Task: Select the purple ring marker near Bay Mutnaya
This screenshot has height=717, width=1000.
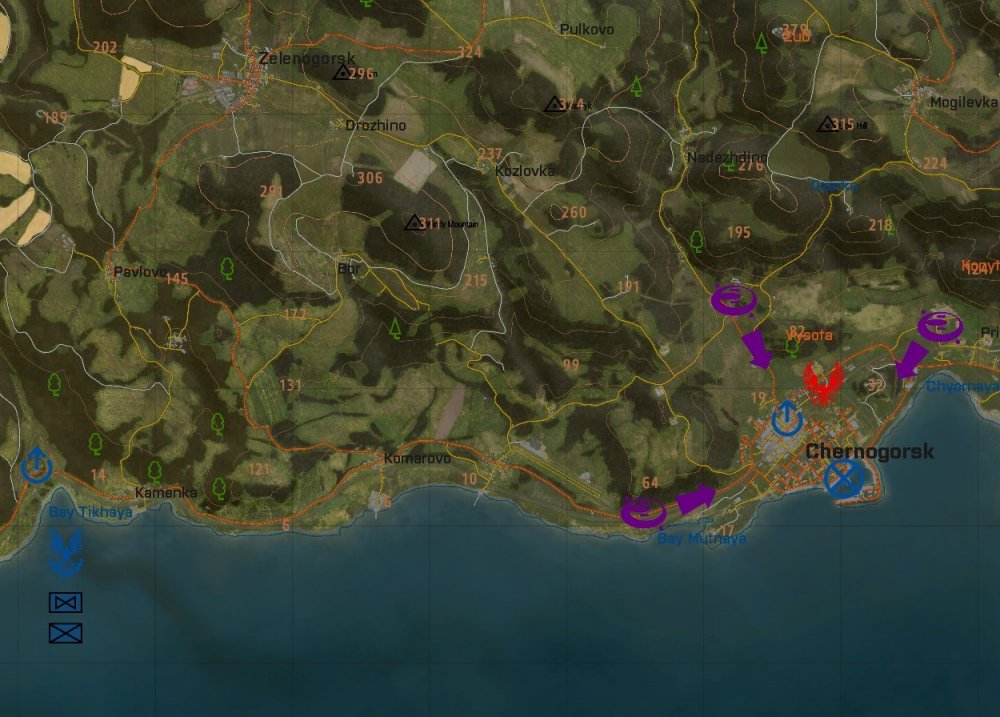Action: point(643,513)
